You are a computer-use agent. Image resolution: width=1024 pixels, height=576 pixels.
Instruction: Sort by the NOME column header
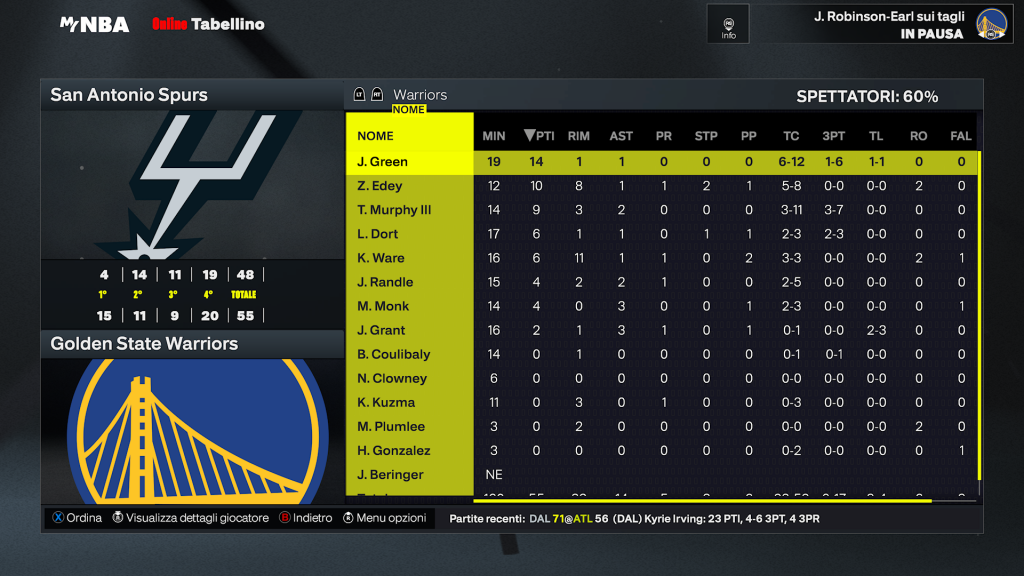click(x=376, y=136)
